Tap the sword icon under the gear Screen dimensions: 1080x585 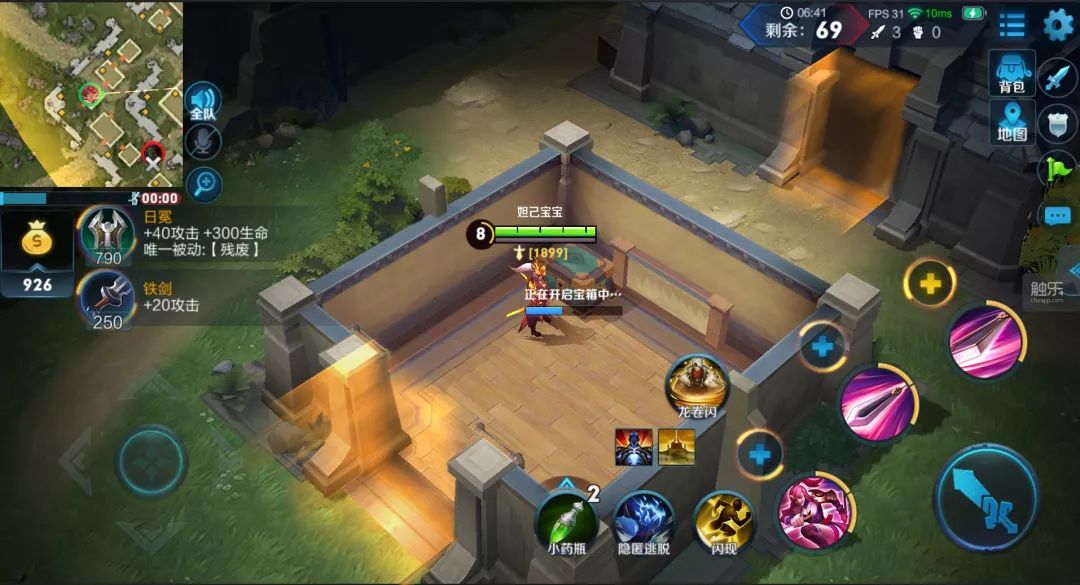(1057, 76)
